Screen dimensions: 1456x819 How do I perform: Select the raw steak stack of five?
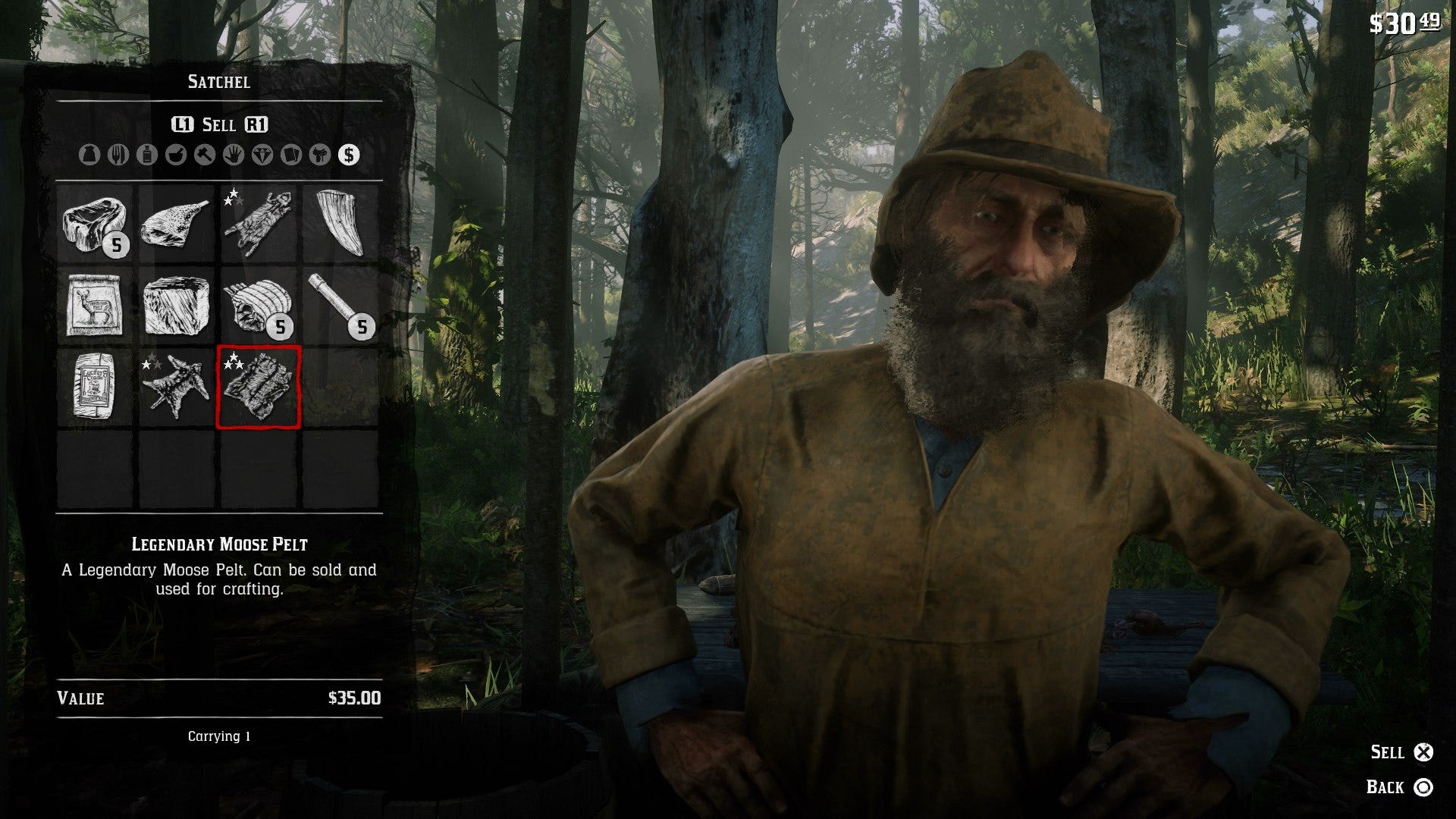[96, 224]
